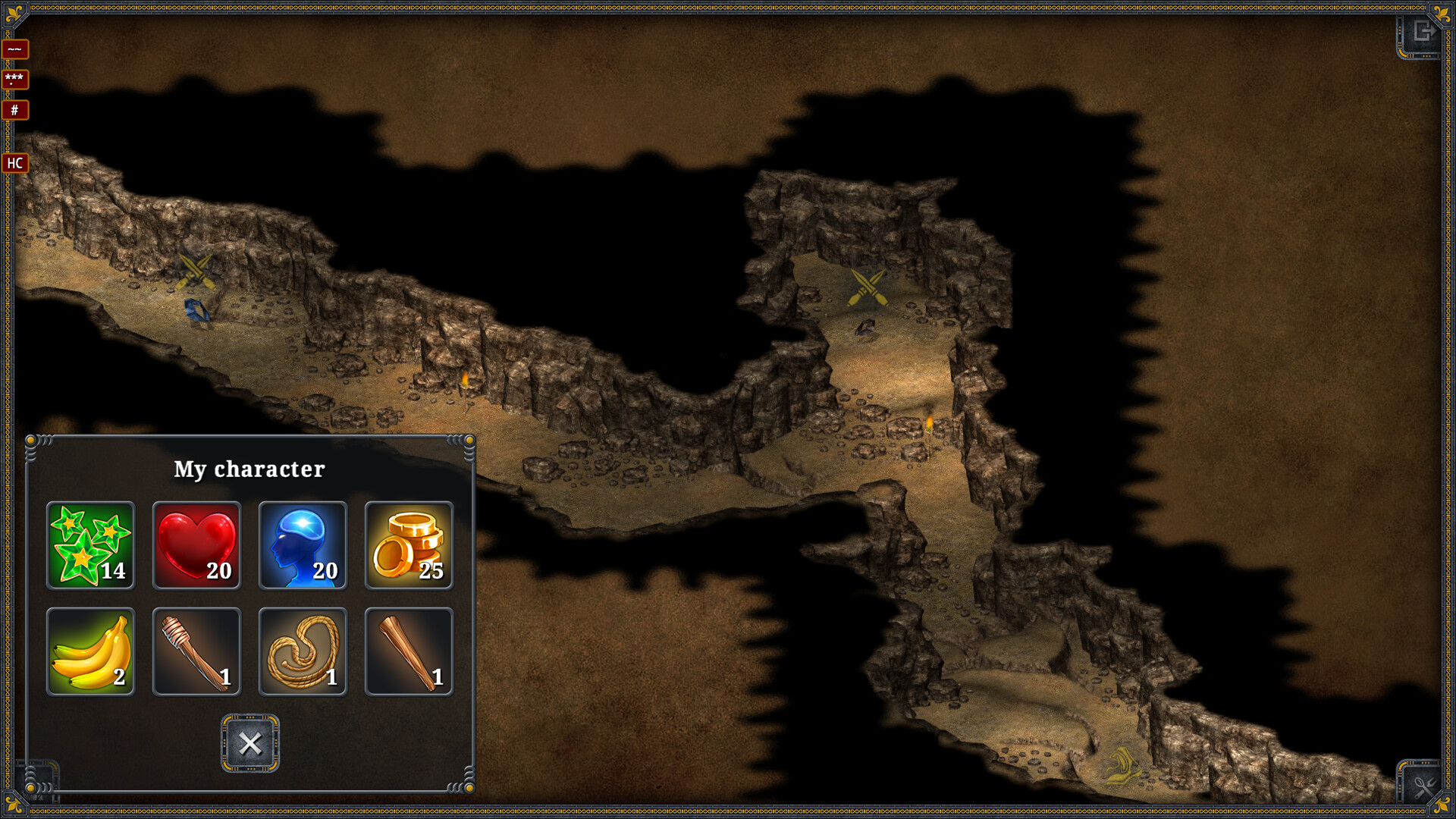Select the bananas inventory slot
Viewport: 1456px width, 819px height.
click(90, 651)
